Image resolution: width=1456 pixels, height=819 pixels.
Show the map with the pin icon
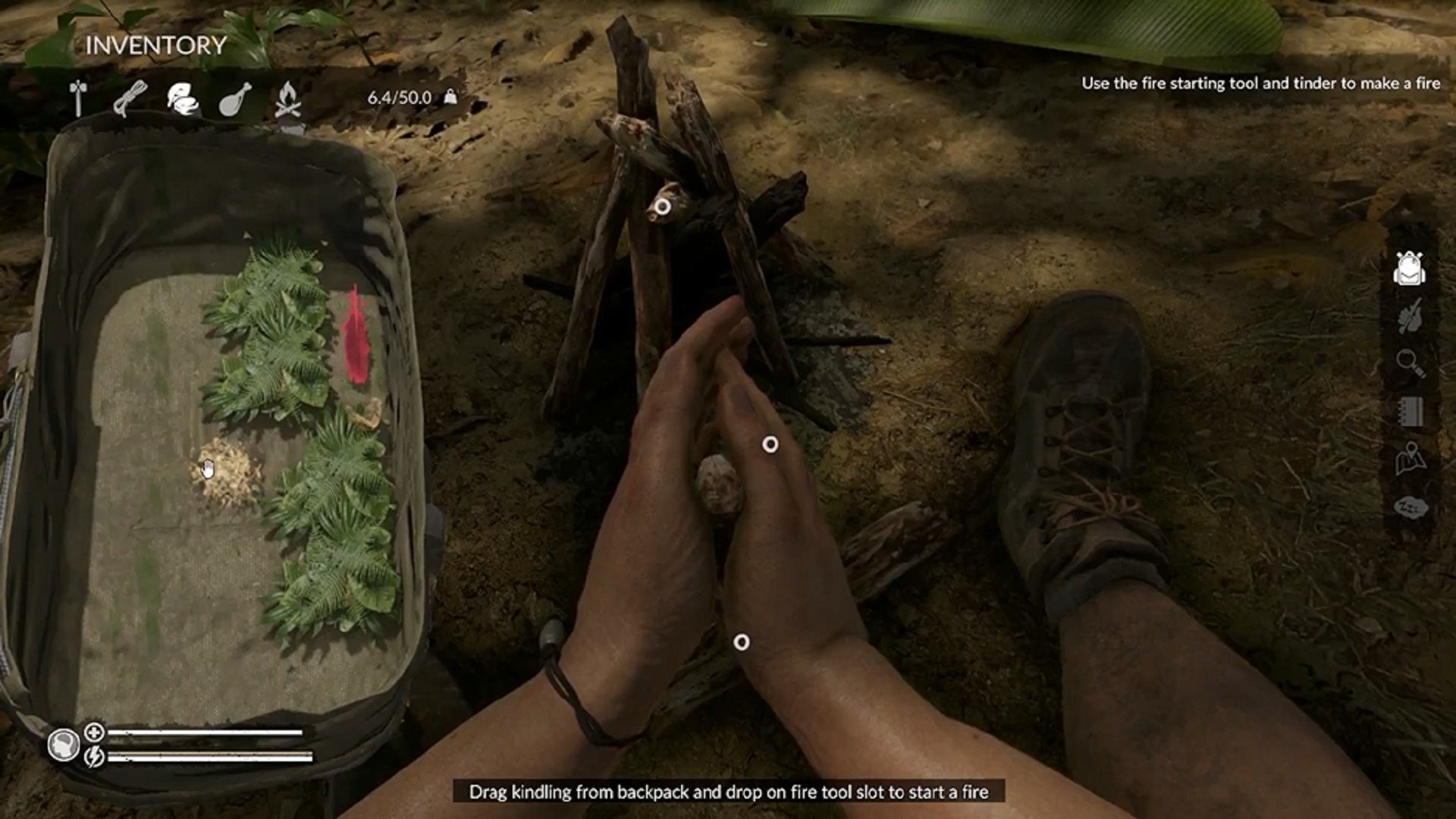pos(1410,459)
